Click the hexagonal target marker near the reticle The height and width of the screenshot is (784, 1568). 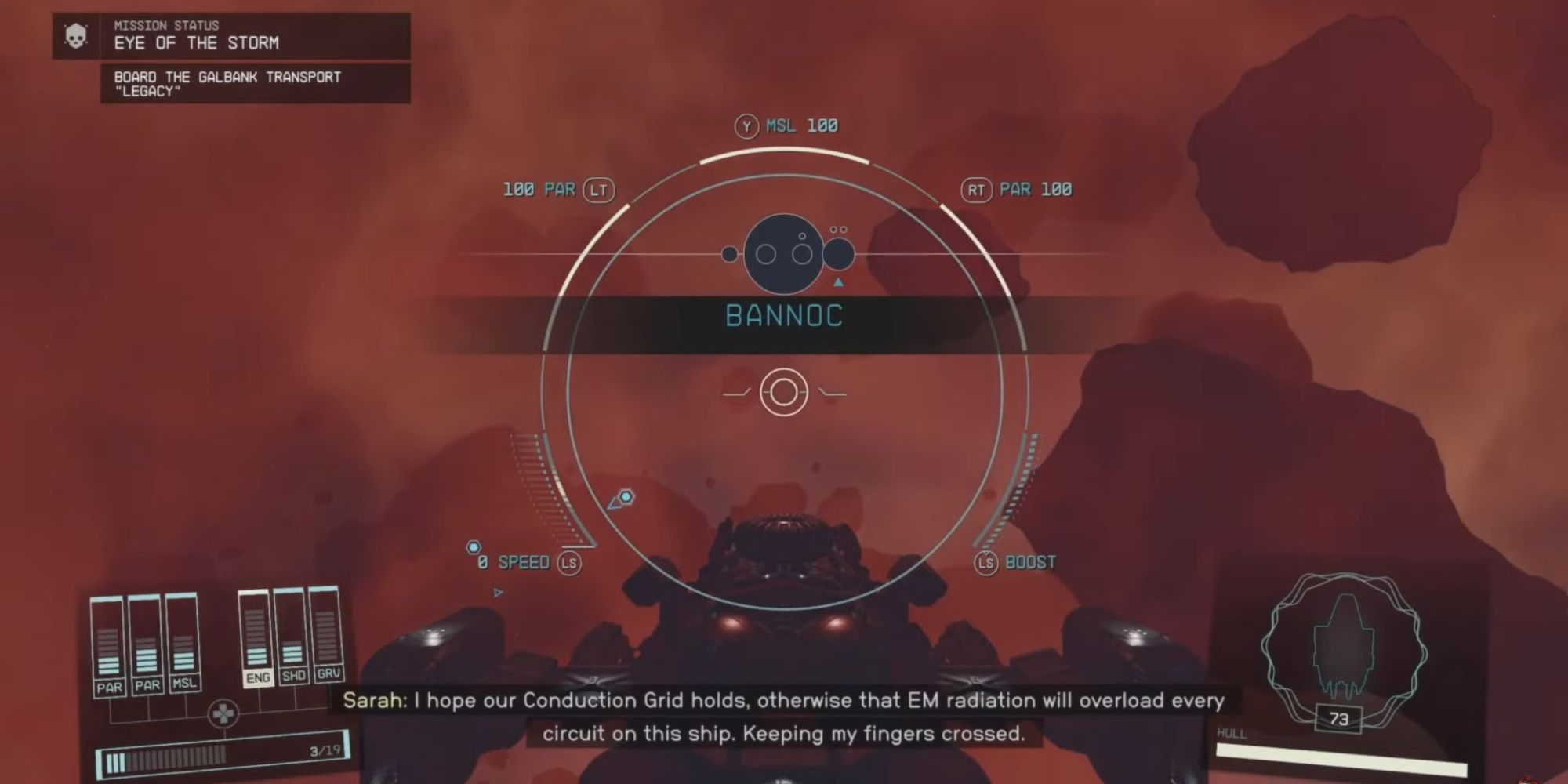click(626, 497)
